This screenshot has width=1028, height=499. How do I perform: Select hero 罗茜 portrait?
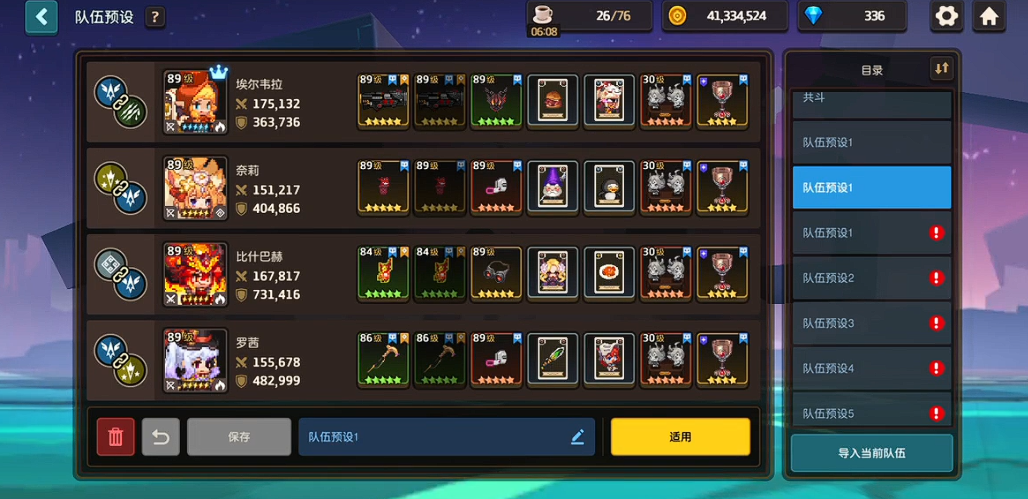point(195,360)
